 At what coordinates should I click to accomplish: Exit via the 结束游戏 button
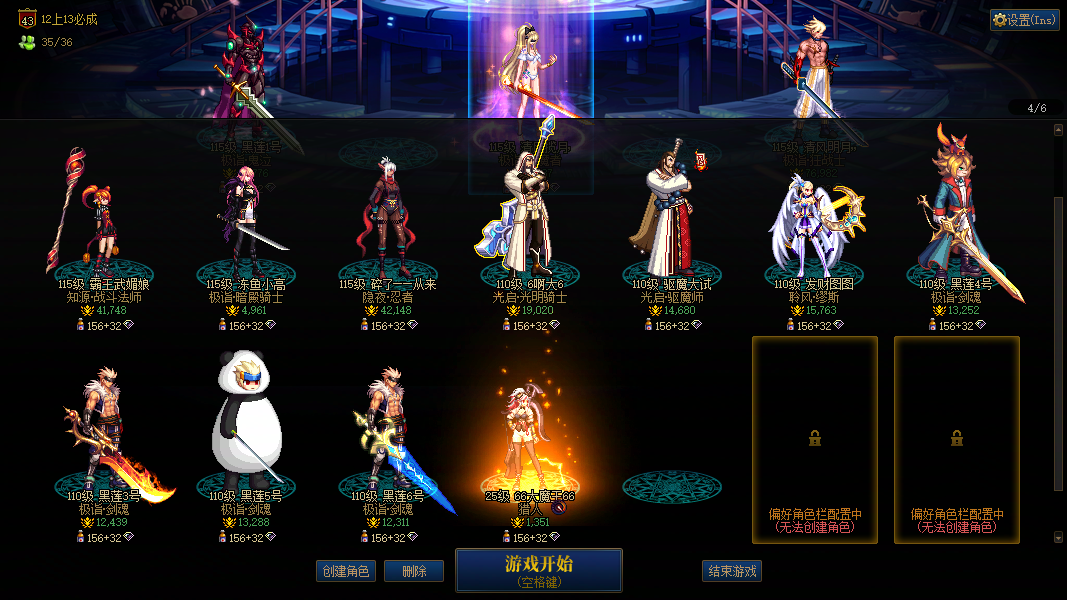(x=732, y=571)
